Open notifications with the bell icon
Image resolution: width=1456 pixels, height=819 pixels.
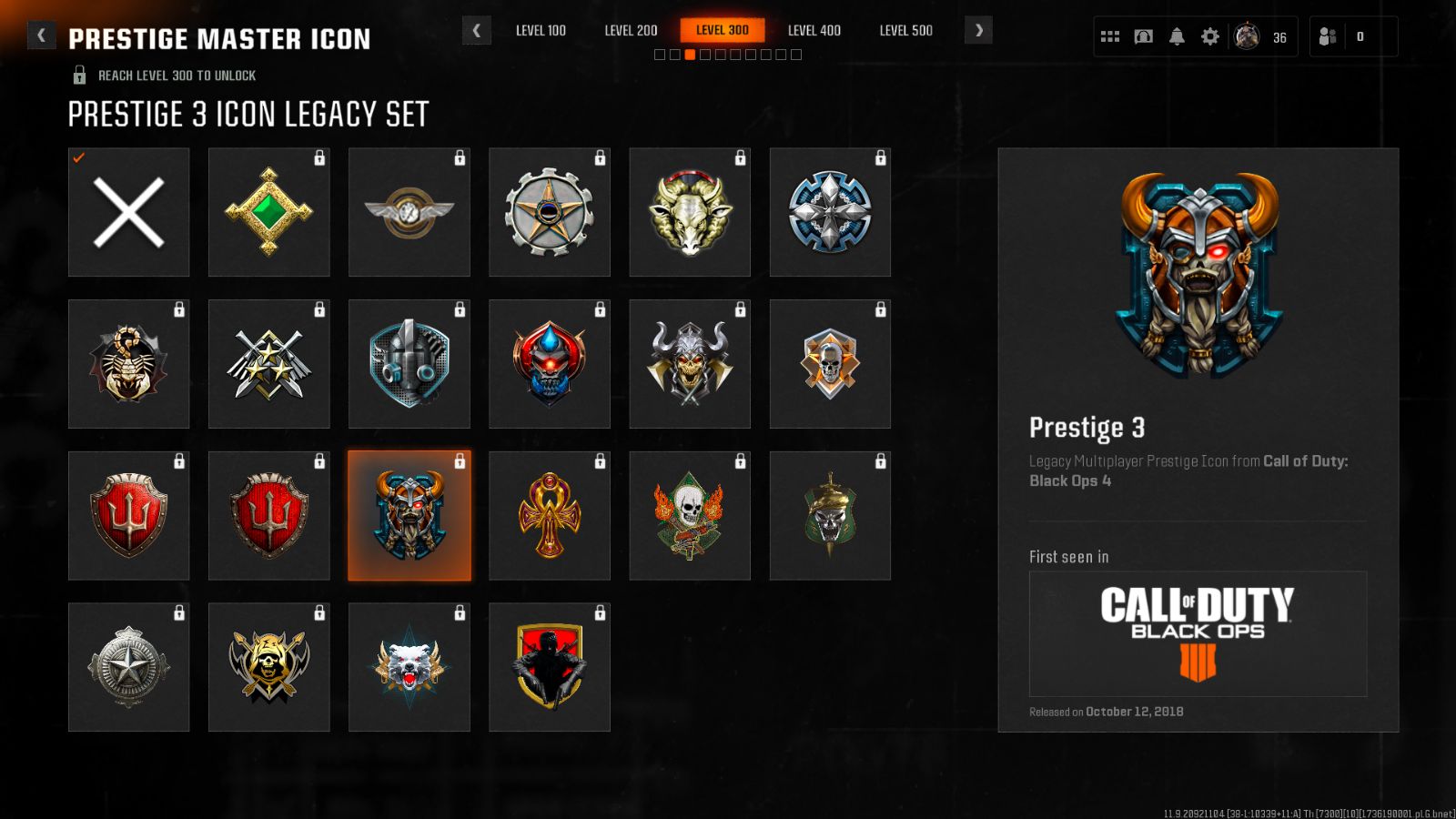click(1177, 35)
